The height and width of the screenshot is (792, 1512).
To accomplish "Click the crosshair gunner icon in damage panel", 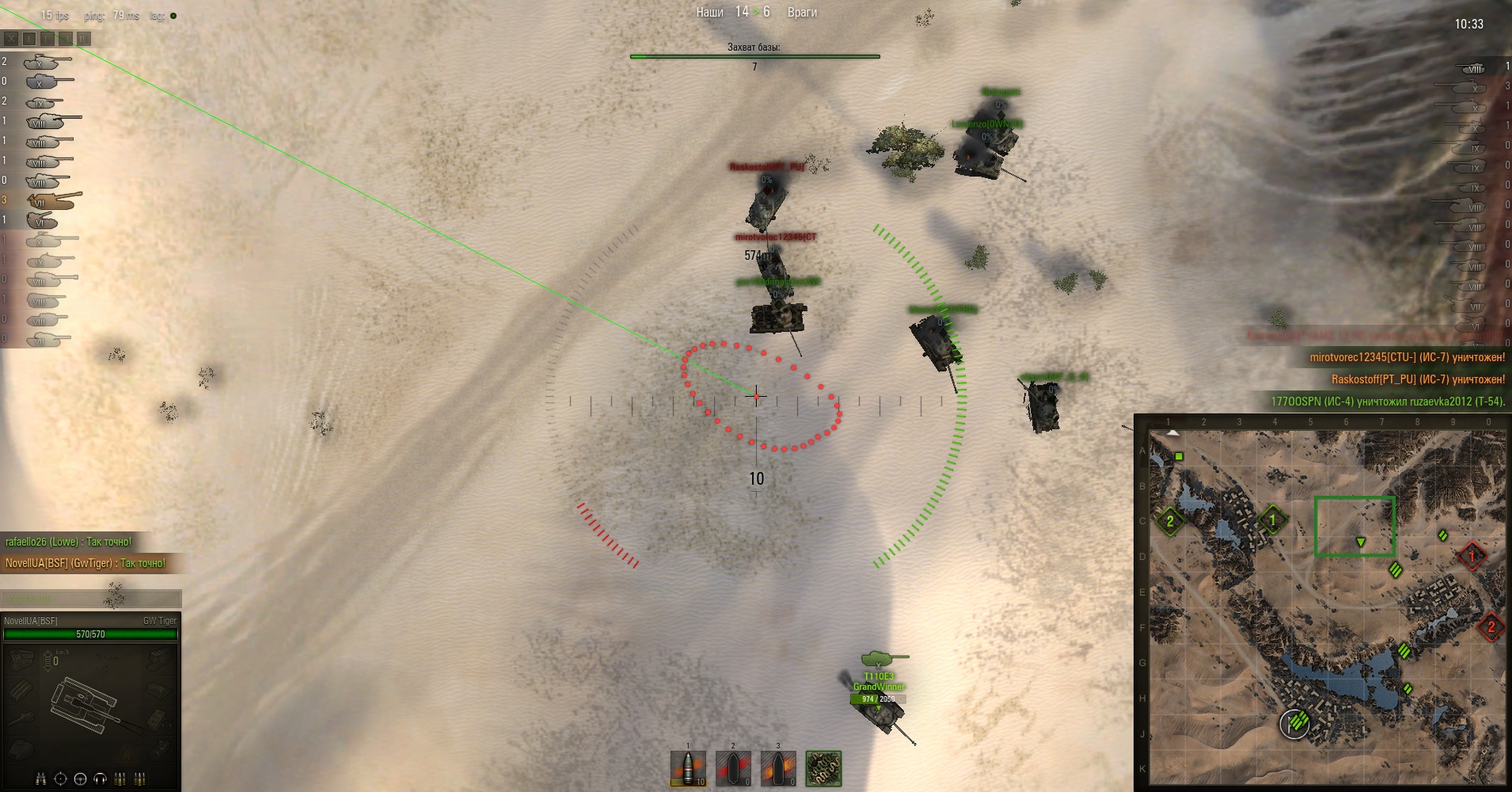I will pyautogui.click(x=60, y=779).
